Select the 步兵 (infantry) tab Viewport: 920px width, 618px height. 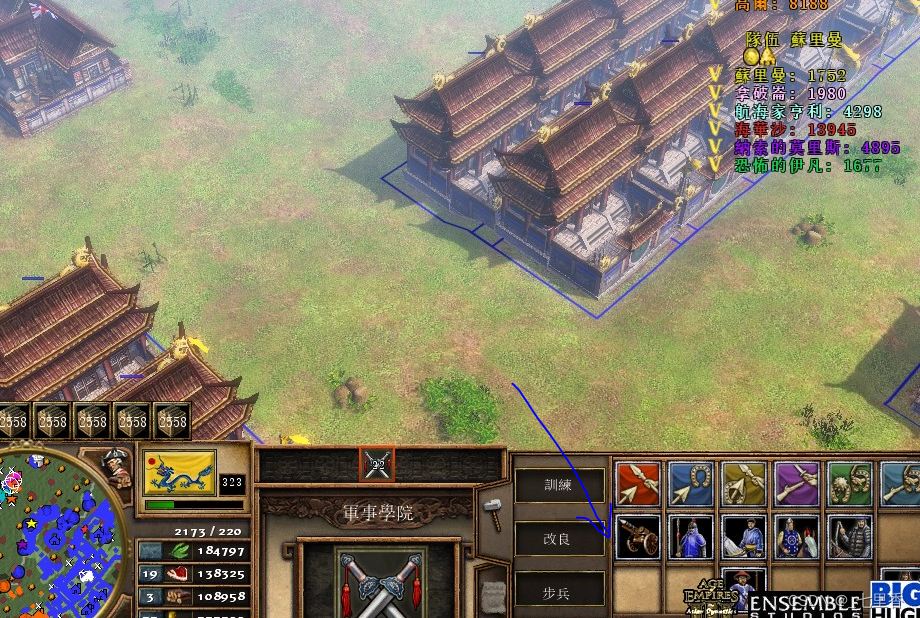click(559, 592)
